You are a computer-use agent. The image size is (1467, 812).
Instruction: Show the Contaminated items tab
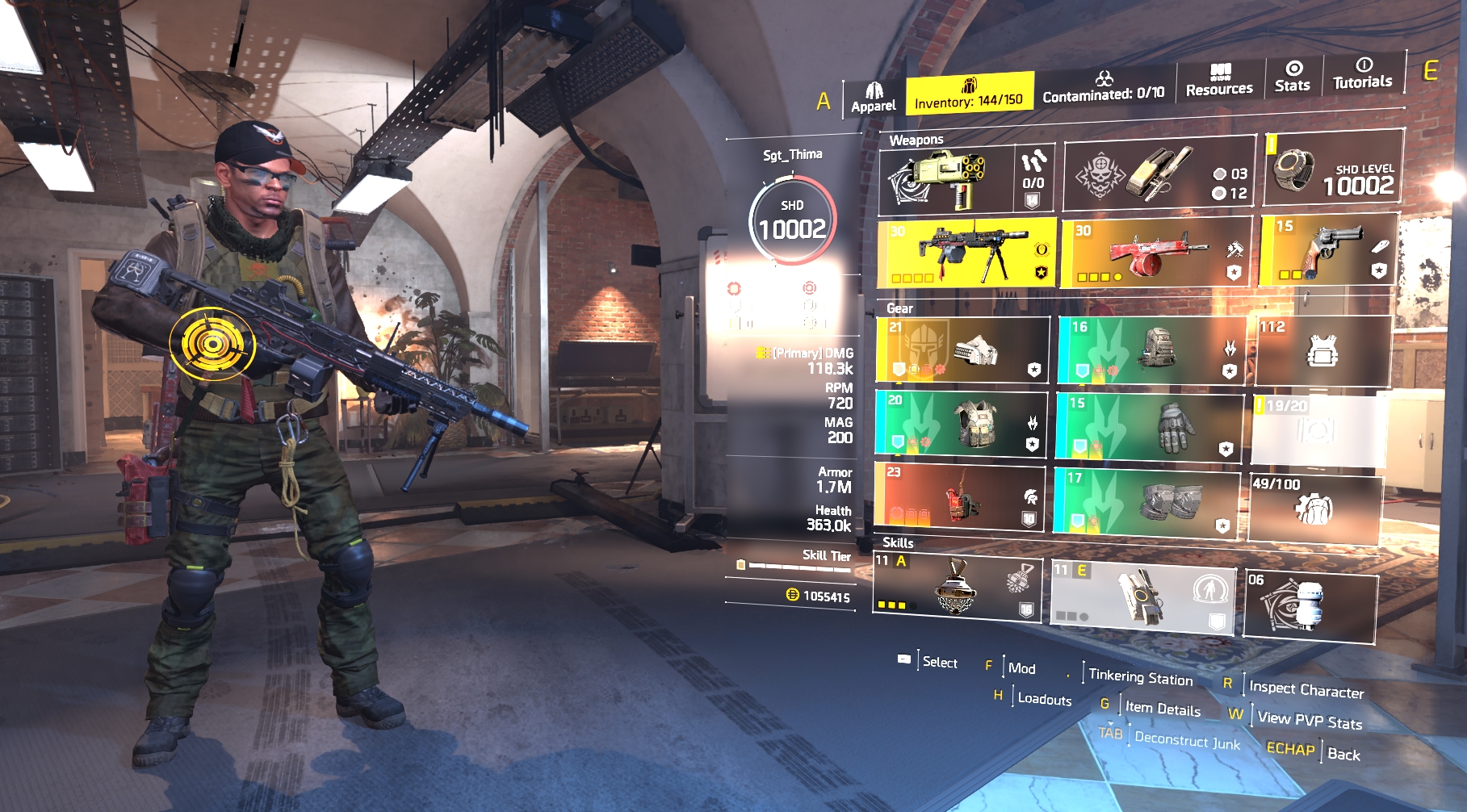coord(1104,87)
